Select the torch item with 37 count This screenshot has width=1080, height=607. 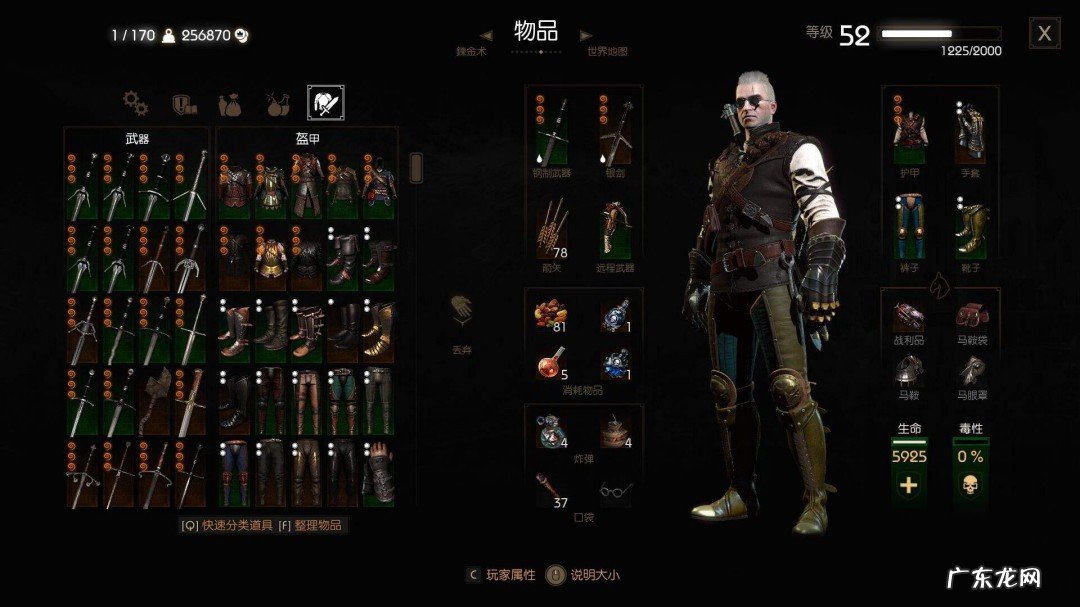coord(552,488)
